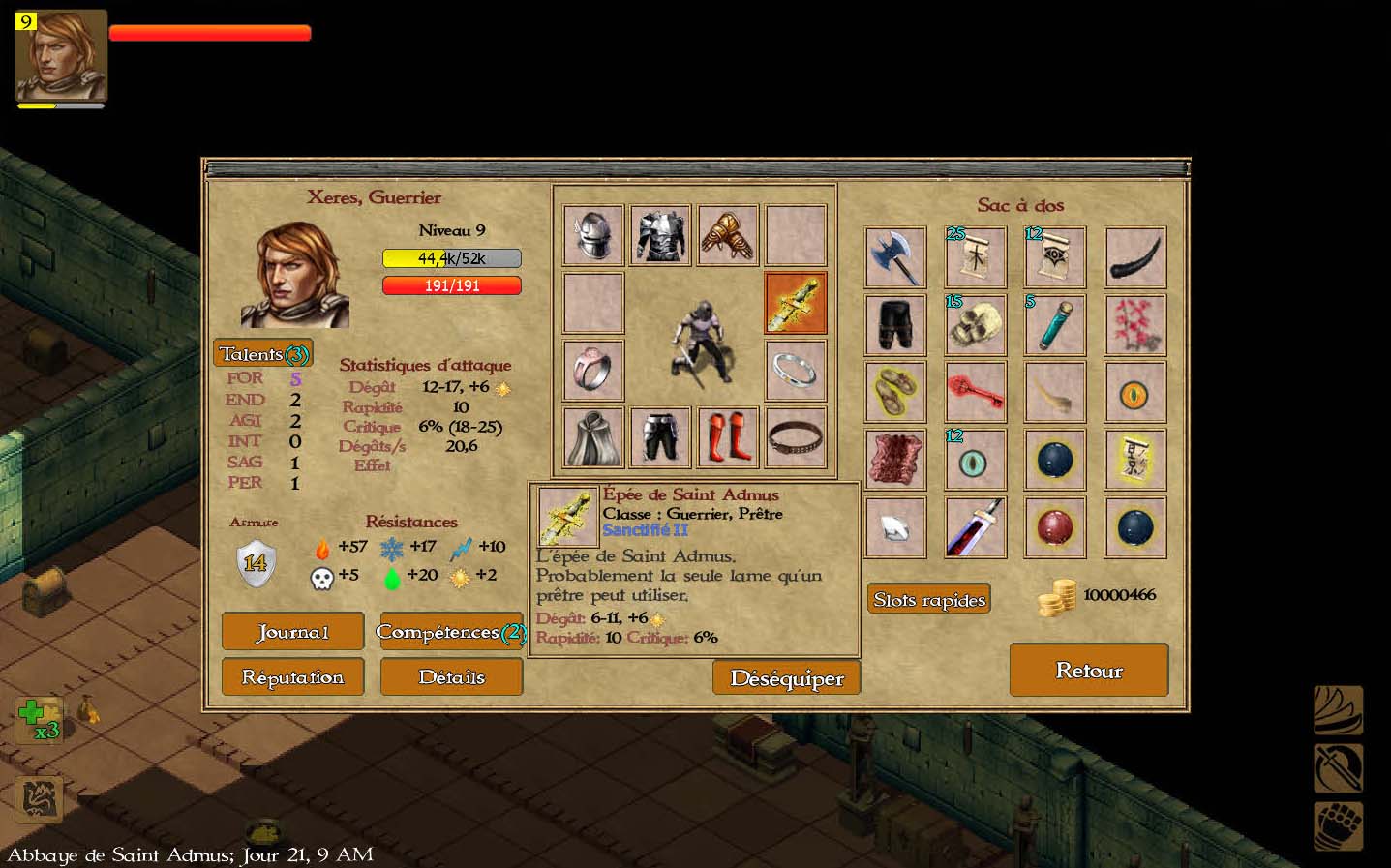Viewport: 1391px width, 868px height.
Task: Close inventory with Retour
Action: (1089, 671)
